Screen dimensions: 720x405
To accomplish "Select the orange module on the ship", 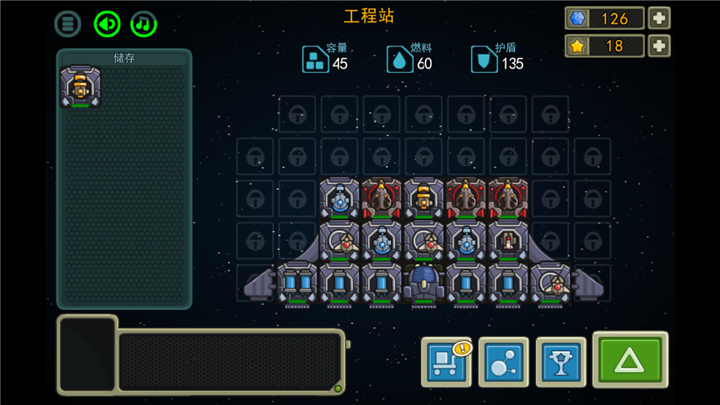I will point(424,198).
